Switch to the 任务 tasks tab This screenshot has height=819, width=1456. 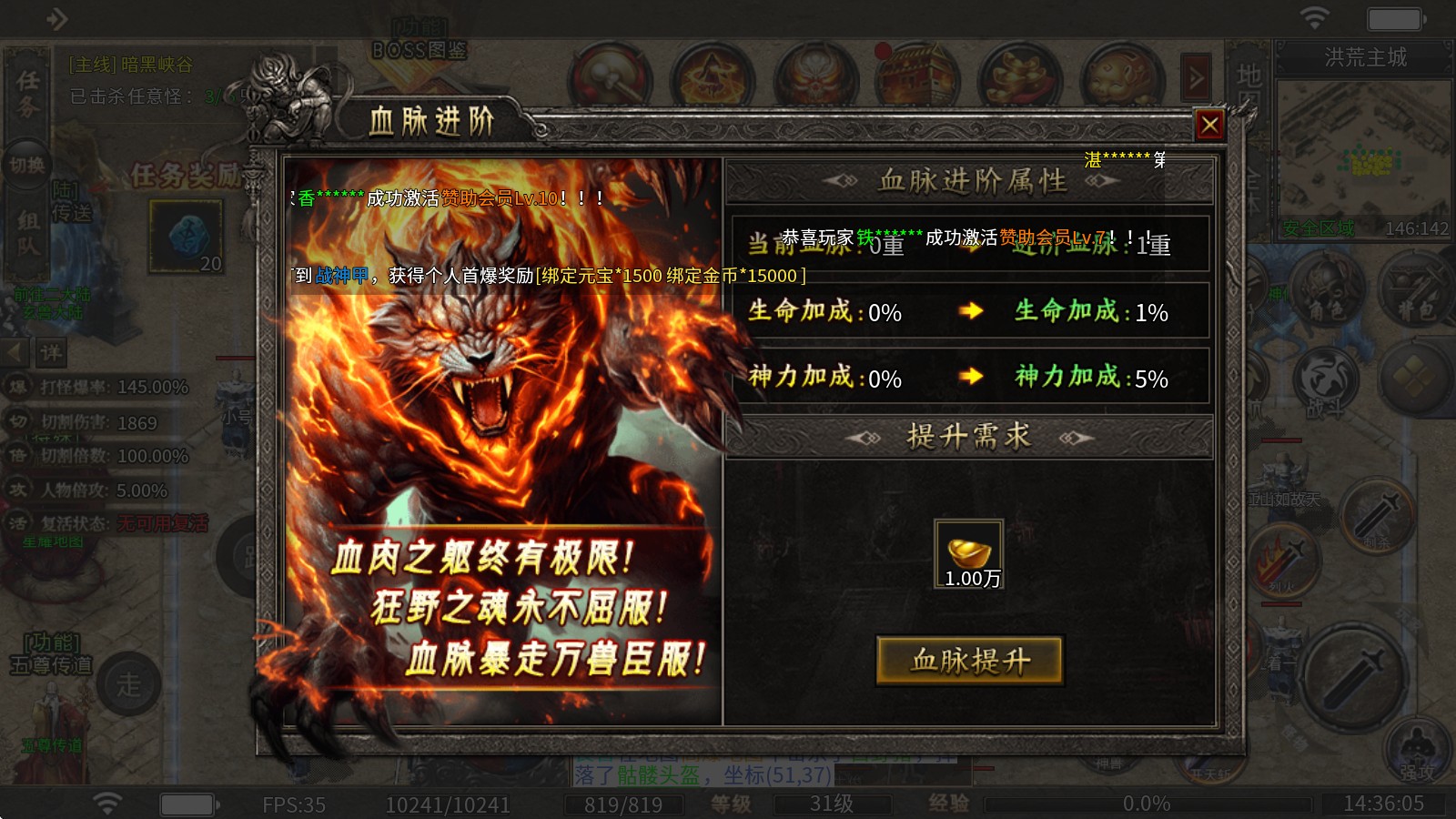[25, 96]
